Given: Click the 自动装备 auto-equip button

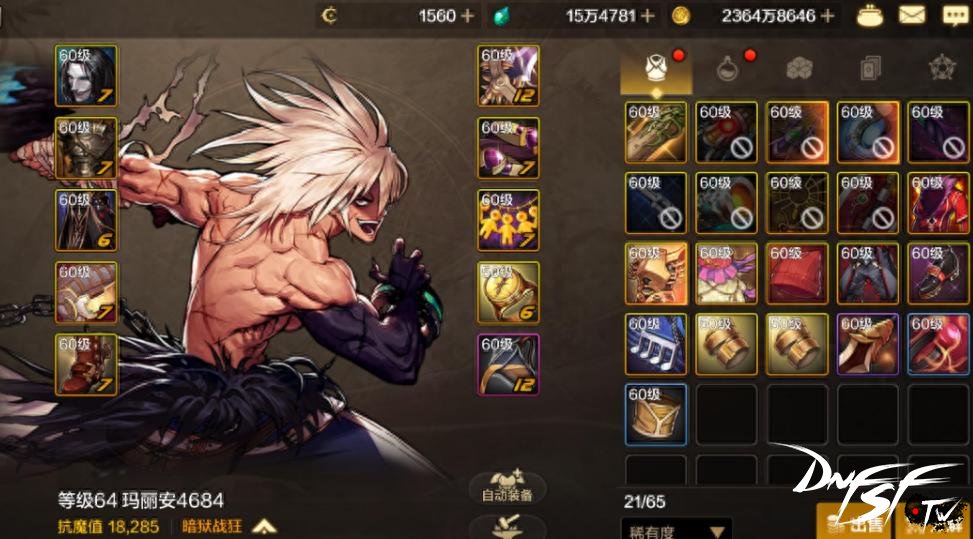Looking at the screenshot, I should pos(508,487).
